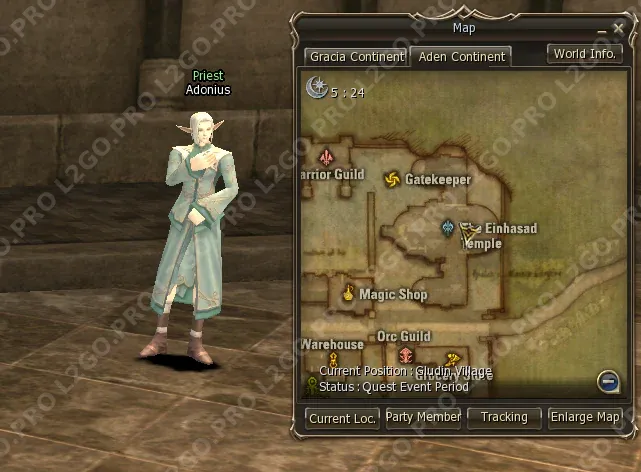Select the Orc Guild marker icon
Viewport: 641px width, 472px height.
pyautogui.click(x=405, y=355)
